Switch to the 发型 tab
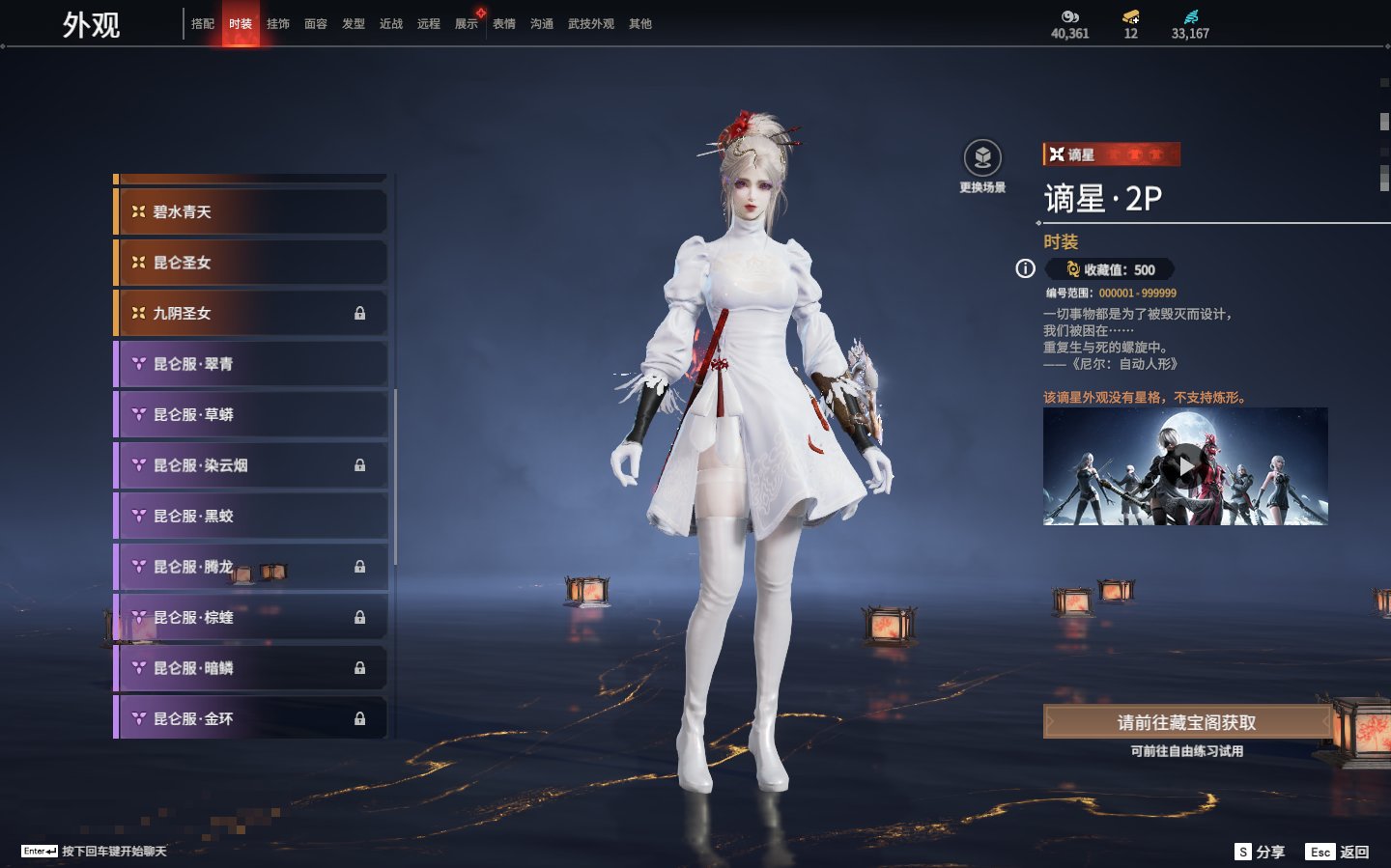 click(x=354, y=24)
